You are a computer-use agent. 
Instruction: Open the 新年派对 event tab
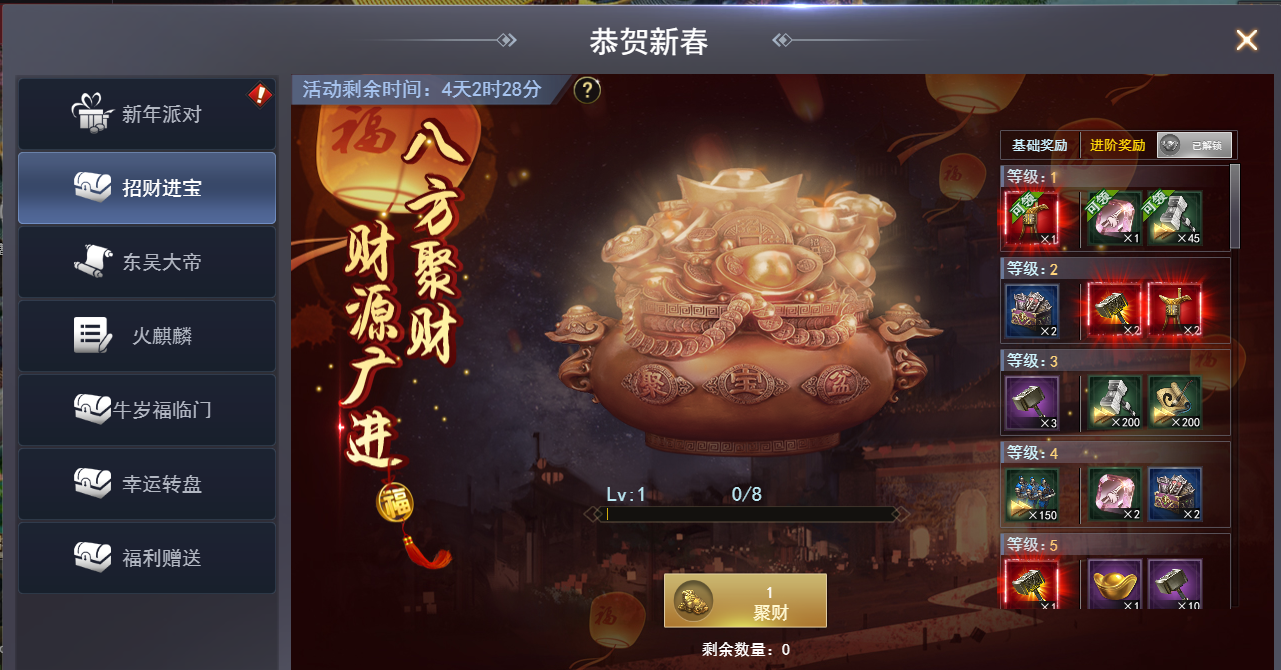(x=147, y=115)
